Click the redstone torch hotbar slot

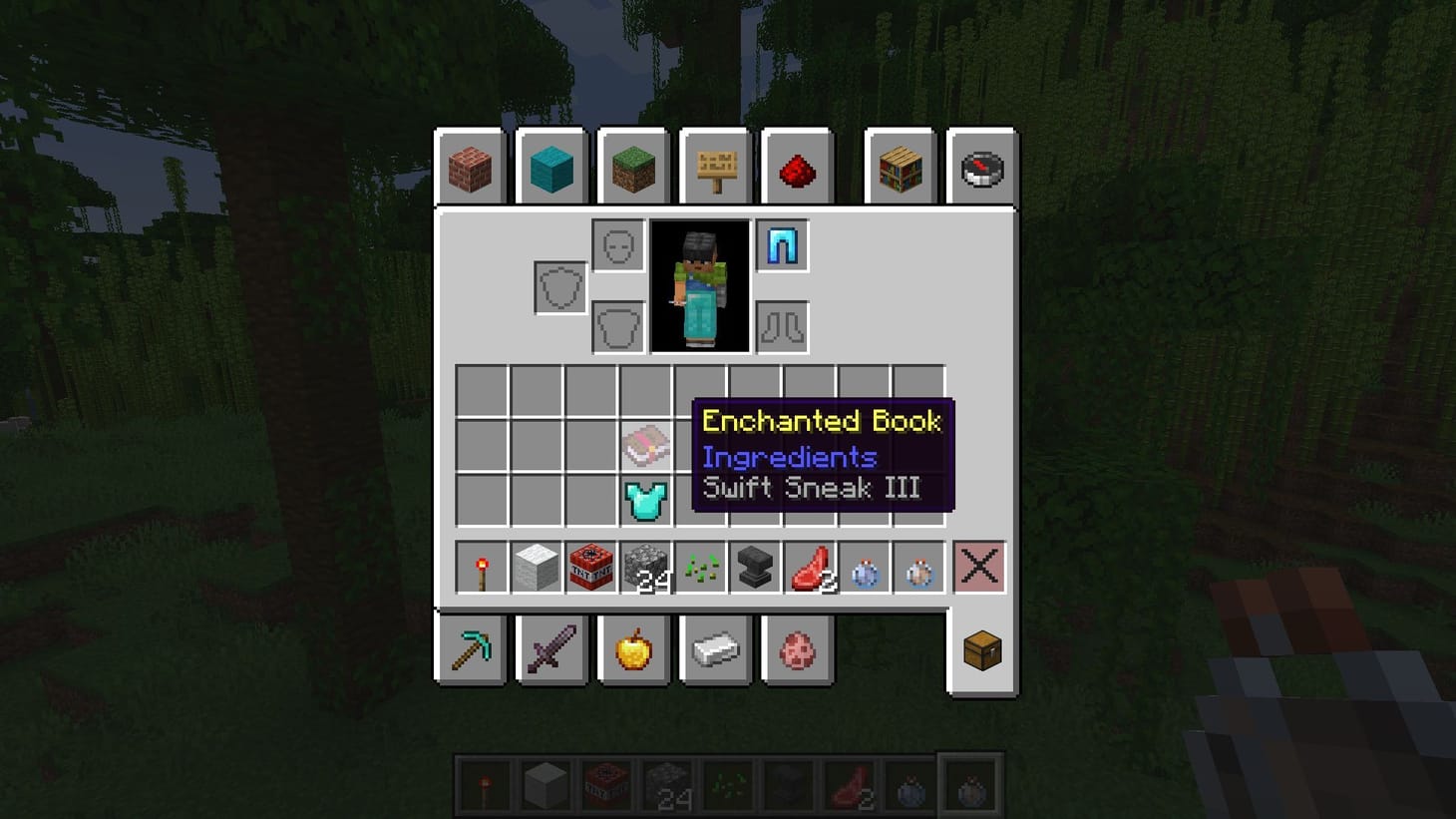point(484,567)
